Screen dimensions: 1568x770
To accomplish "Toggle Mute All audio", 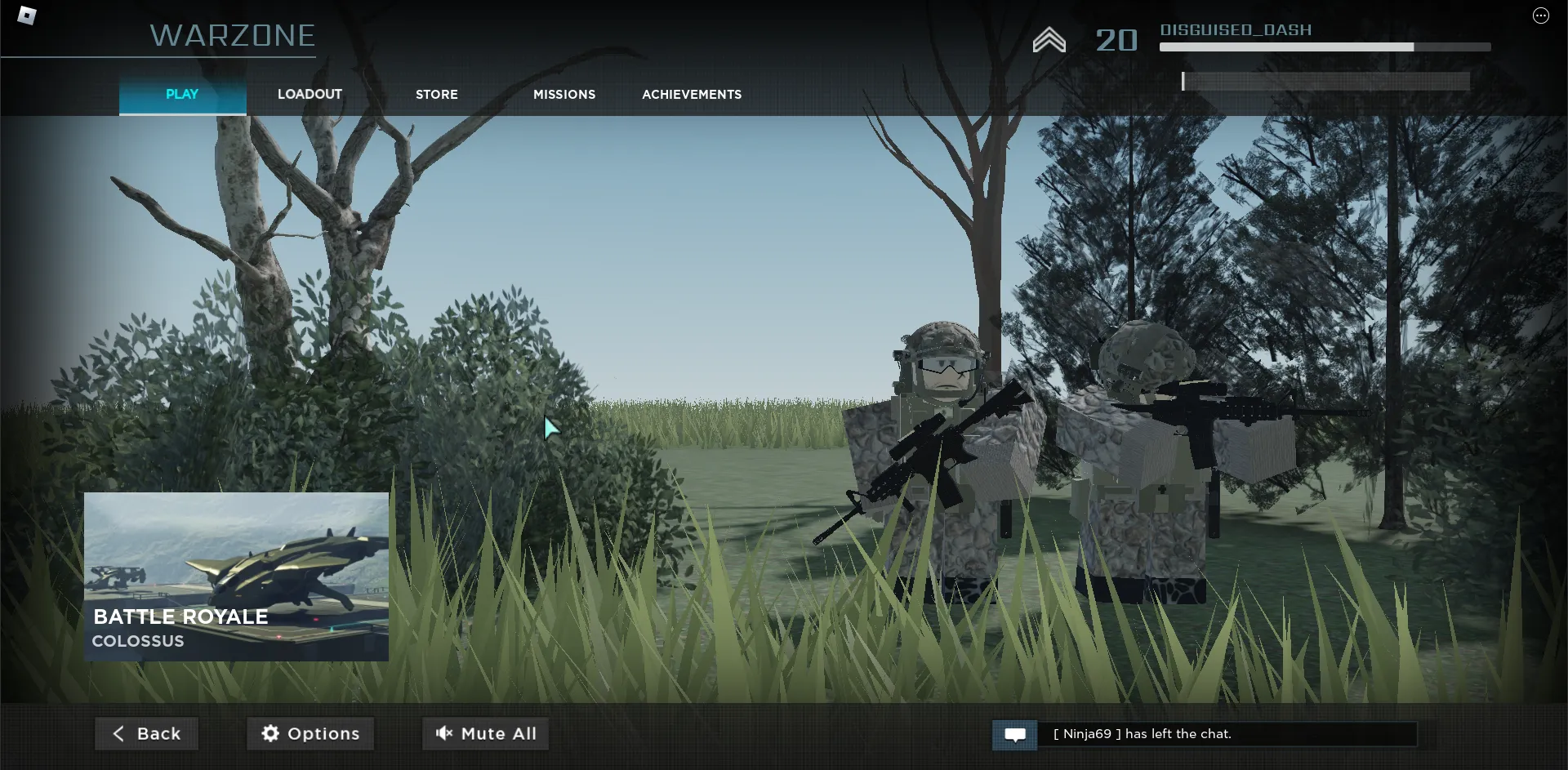I will tap(486, 733).
